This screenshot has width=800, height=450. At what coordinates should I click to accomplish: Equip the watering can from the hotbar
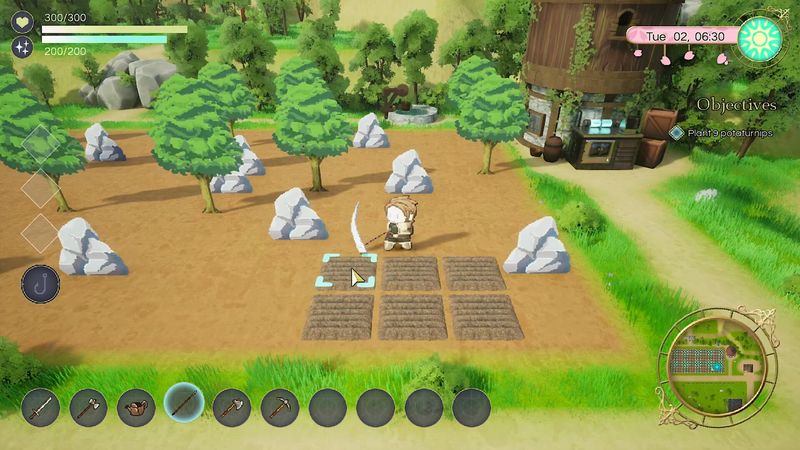136,407
